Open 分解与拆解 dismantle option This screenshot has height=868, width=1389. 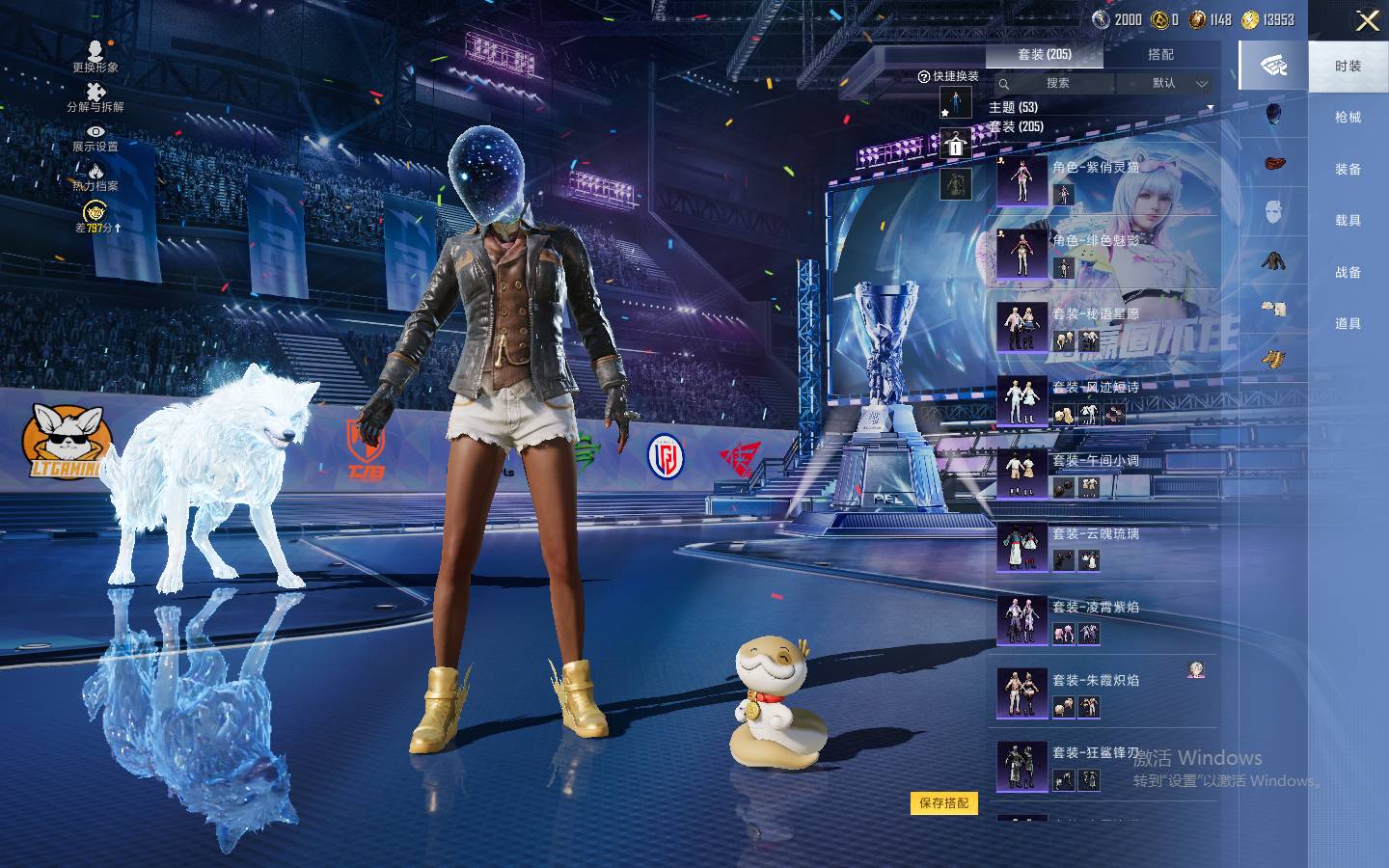click(x=95, y=96)
